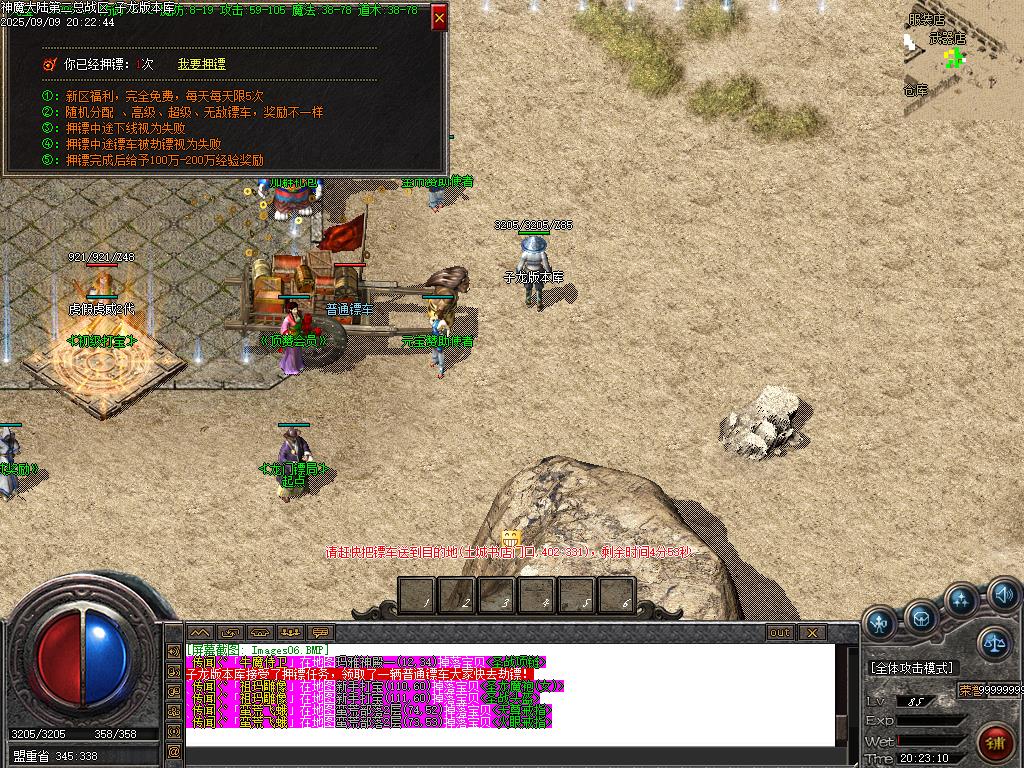Switch the 全体攻击模式 attack mode label
This screenshot has height=768, width=1024.
pos(911,668)
